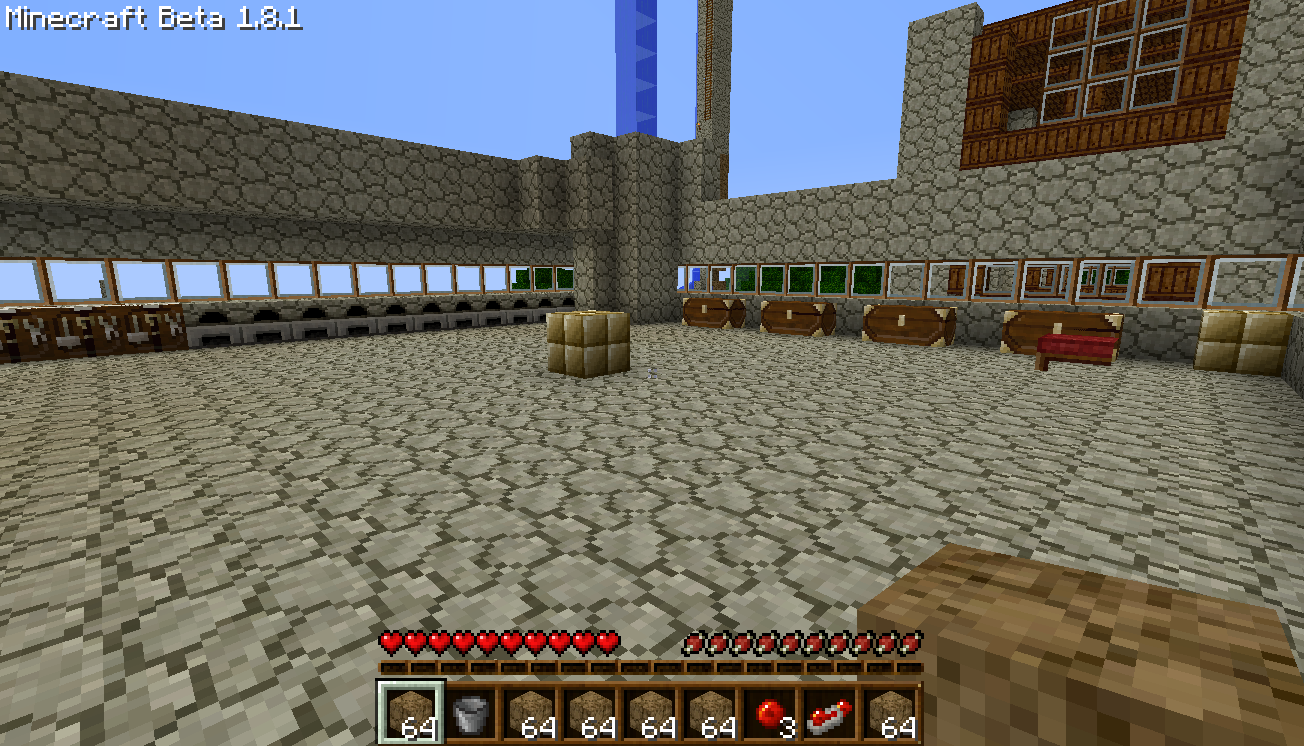Select the bucket in the hotbar

(x=470, y=710)
